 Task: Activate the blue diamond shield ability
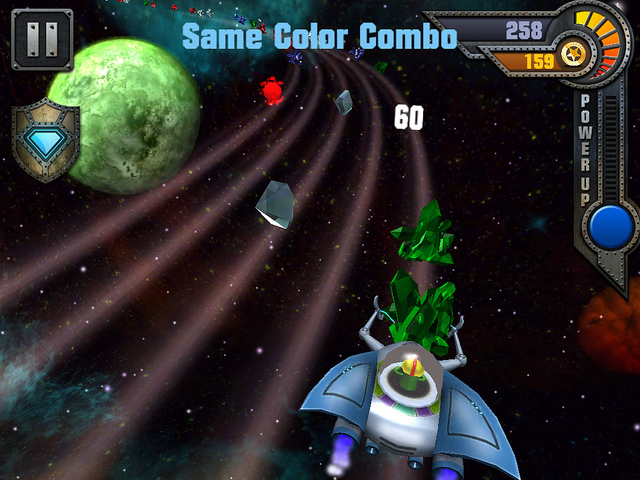click(45, 143)
